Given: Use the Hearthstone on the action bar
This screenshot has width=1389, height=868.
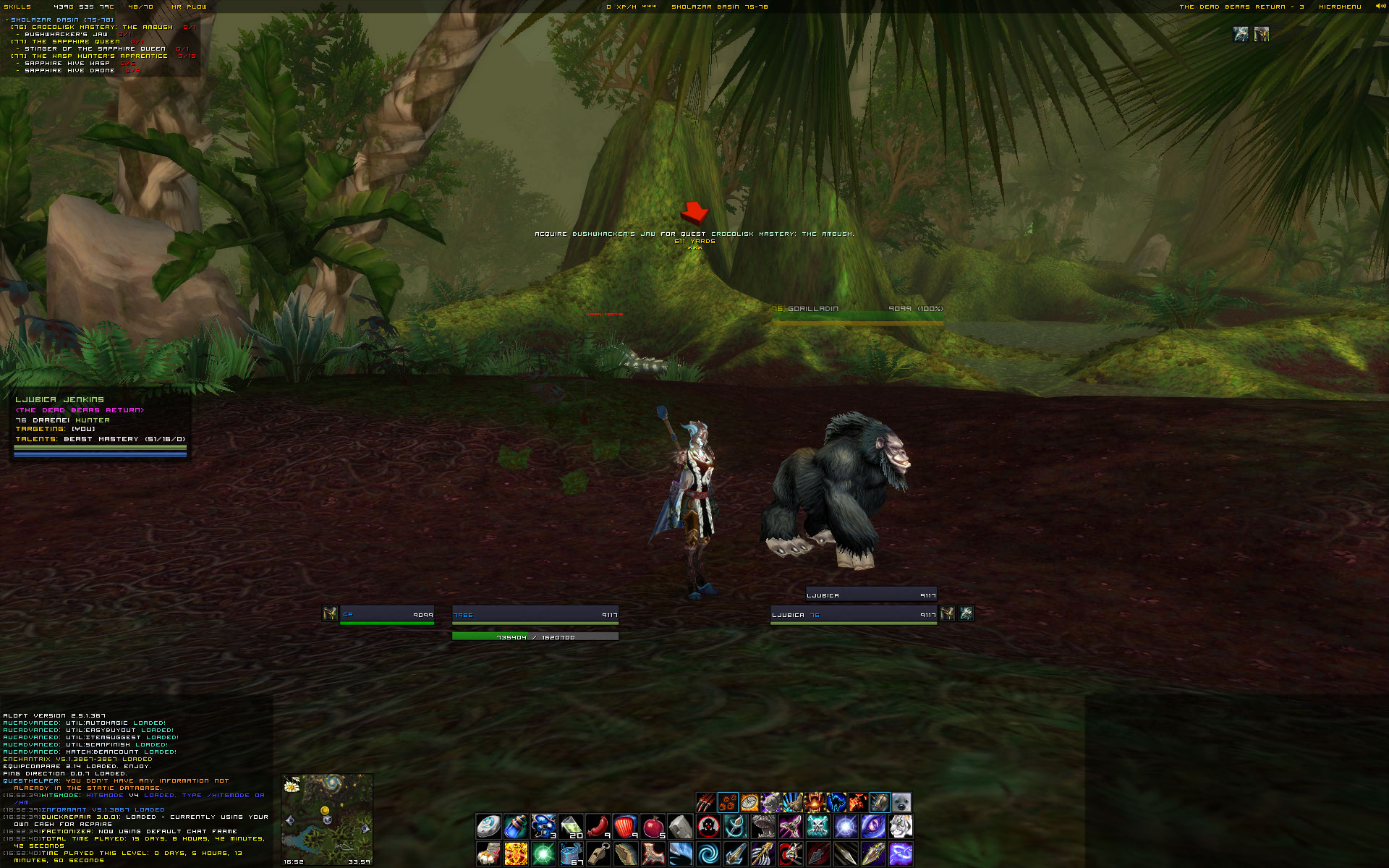Looking at the screenshot, I should [x=488, y=826].
